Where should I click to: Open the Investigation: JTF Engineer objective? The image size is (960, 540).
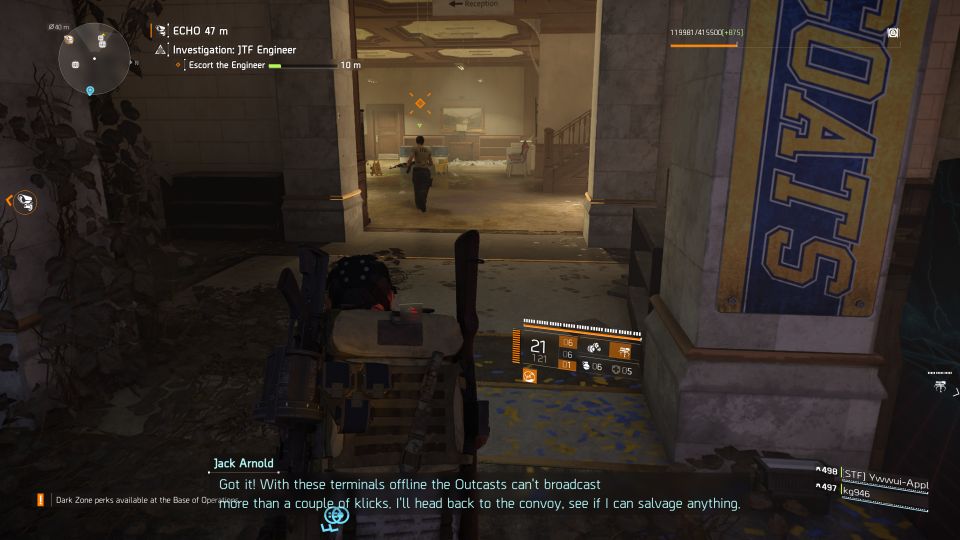tap(234, 49)
